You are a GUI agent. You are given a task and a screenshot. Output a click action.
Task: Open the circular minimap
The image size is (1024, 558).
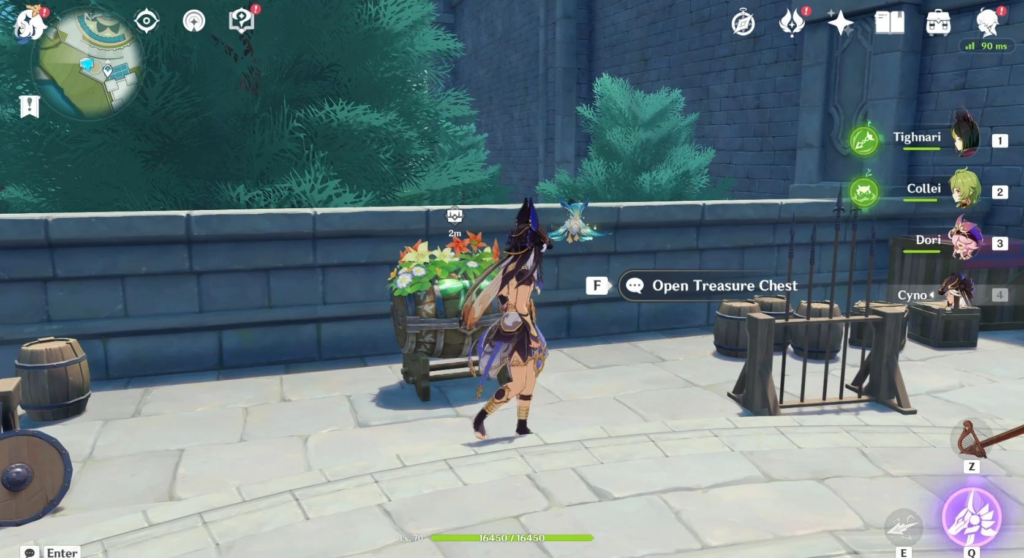click(x=86, y=62)
